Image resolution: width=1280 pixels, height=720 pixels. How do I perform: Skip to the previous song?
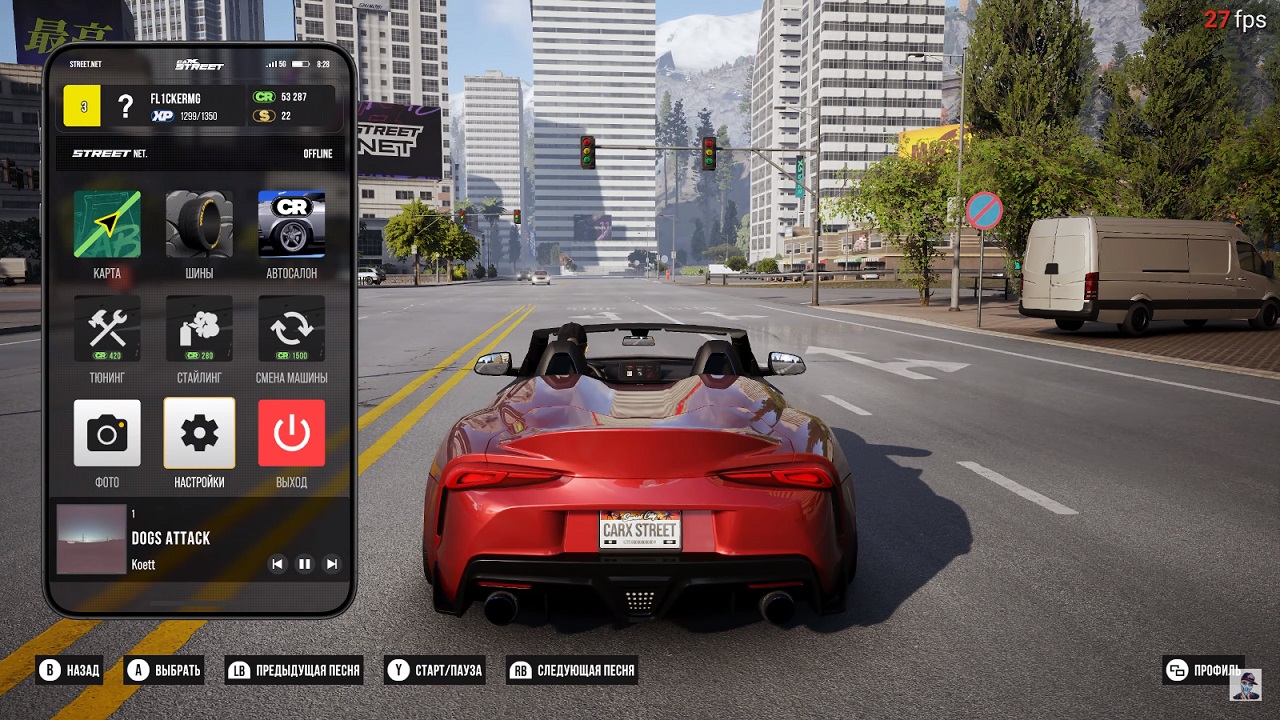[x=278, y=564]
